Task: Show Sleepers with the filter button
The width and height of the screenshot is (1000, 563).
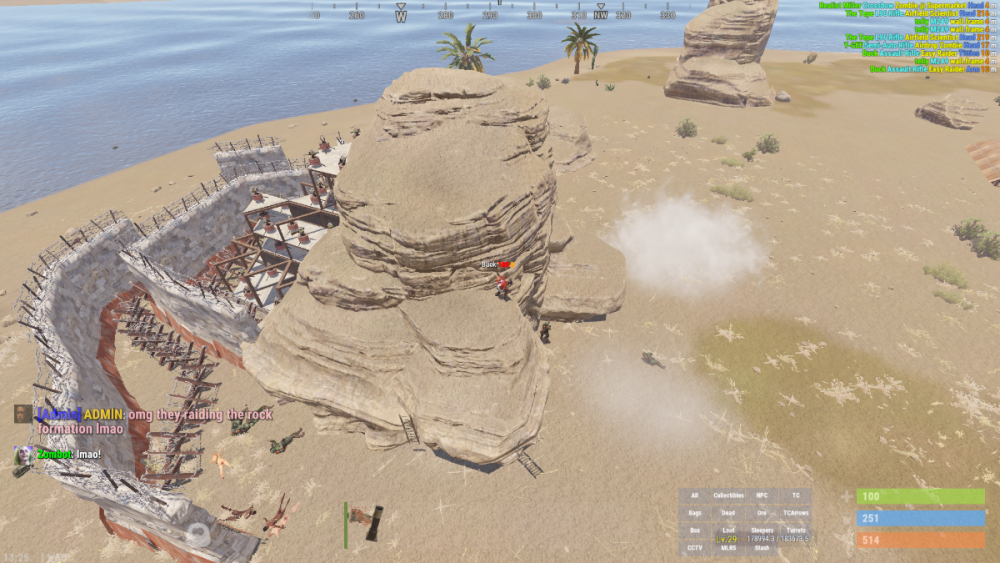Action: coord(762,531)
